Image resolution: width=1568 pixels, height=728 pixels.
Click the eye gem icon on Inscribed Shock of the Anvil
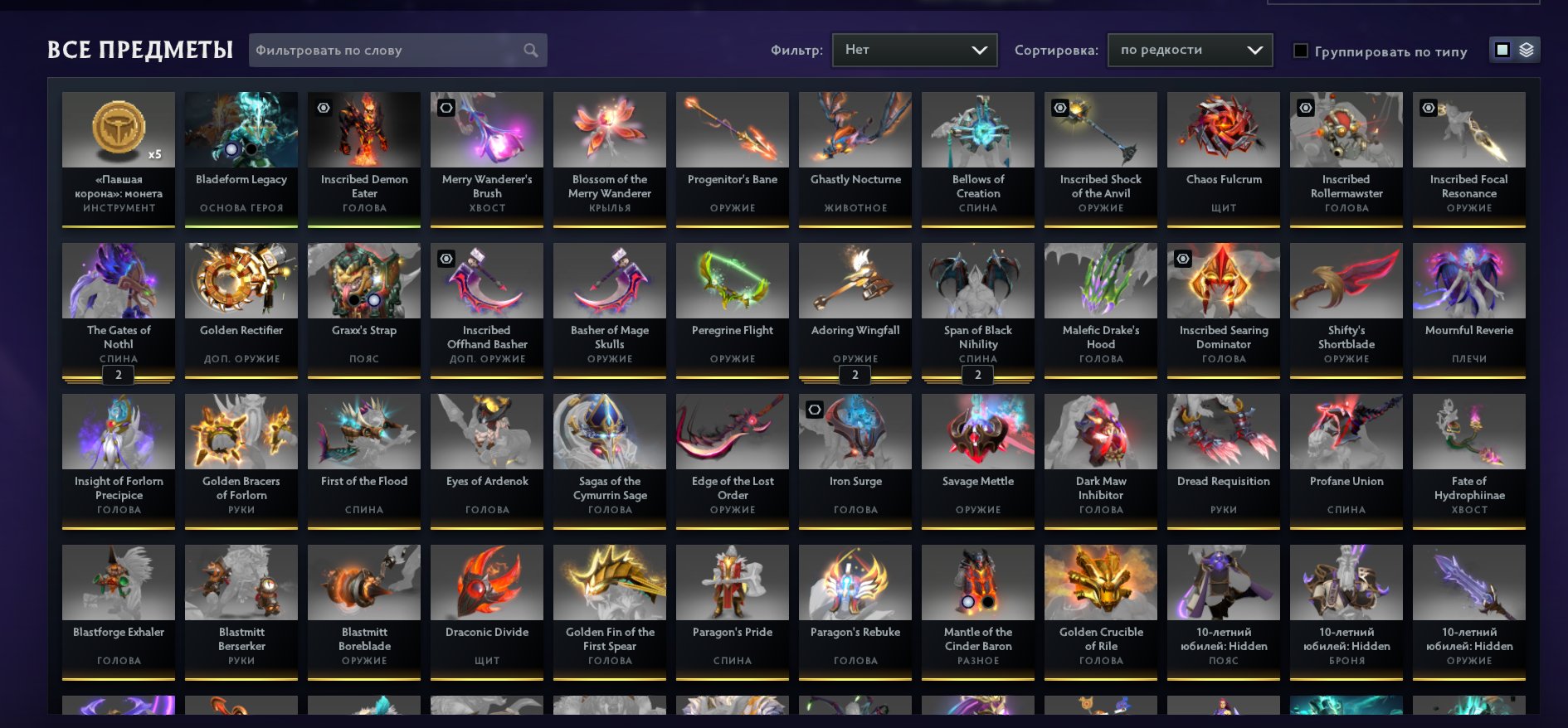(1058, 108)
